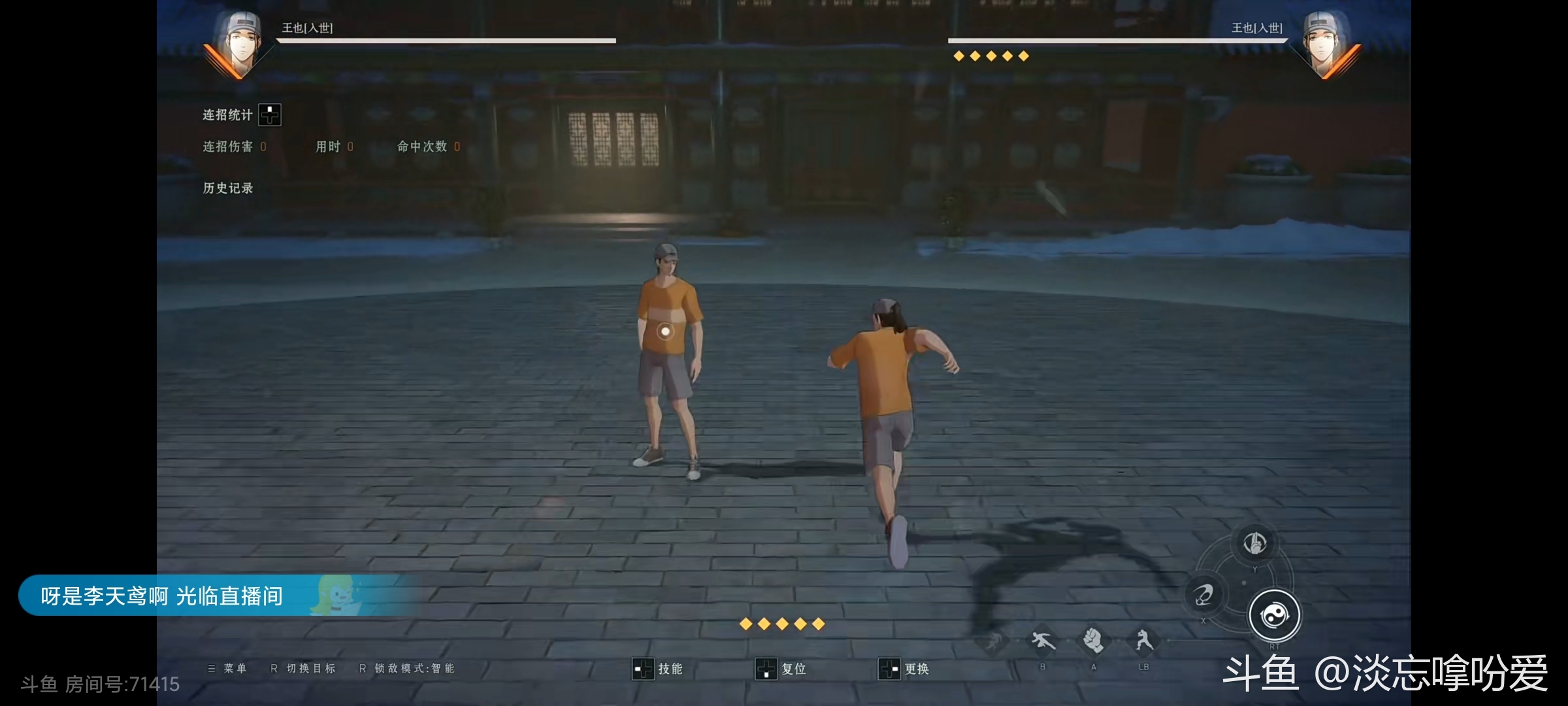Use the two-finger hand seal skill
The image size is (1568, 706).
[x=1254, y=543]
